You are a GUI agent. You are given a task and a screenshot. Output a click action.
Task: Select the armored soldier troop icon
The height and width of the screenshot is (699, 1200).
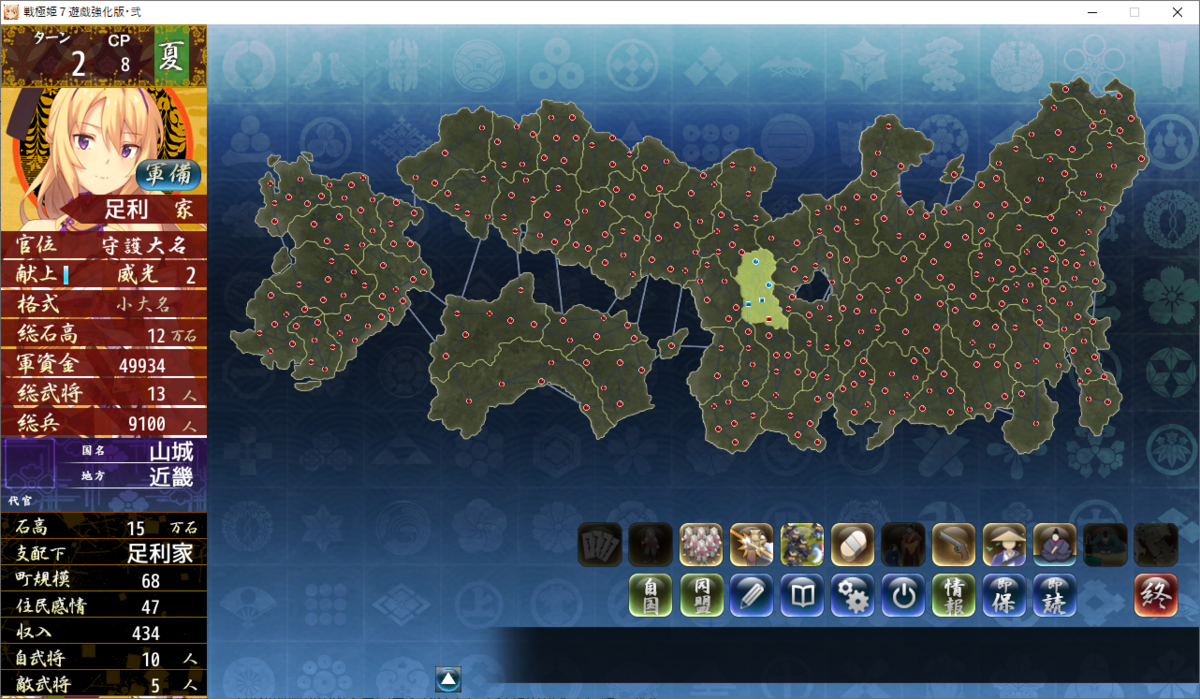coord(701,544)
